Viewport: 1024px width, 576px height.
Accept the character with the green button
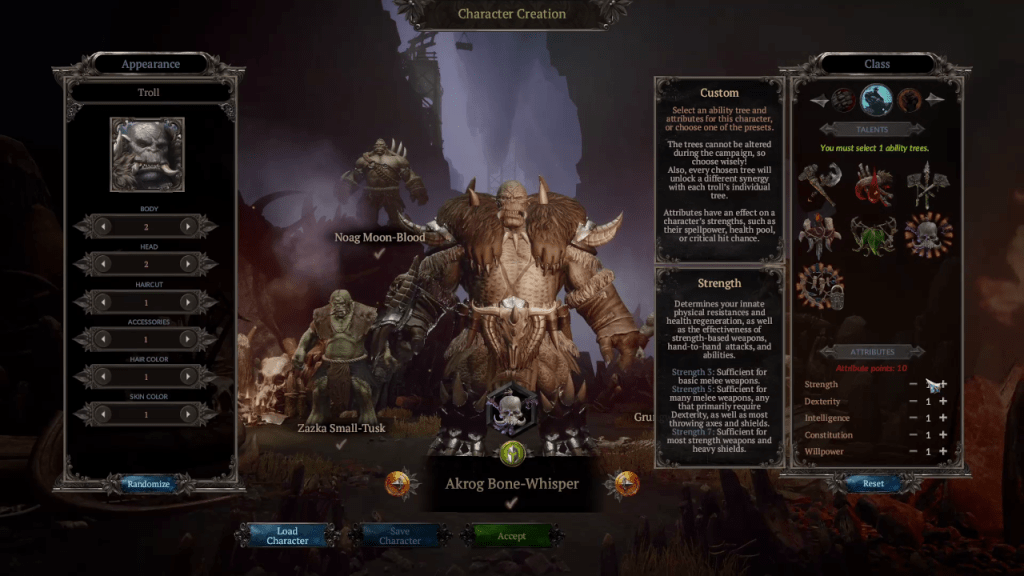pyautogui.click(x=511, y=536)
